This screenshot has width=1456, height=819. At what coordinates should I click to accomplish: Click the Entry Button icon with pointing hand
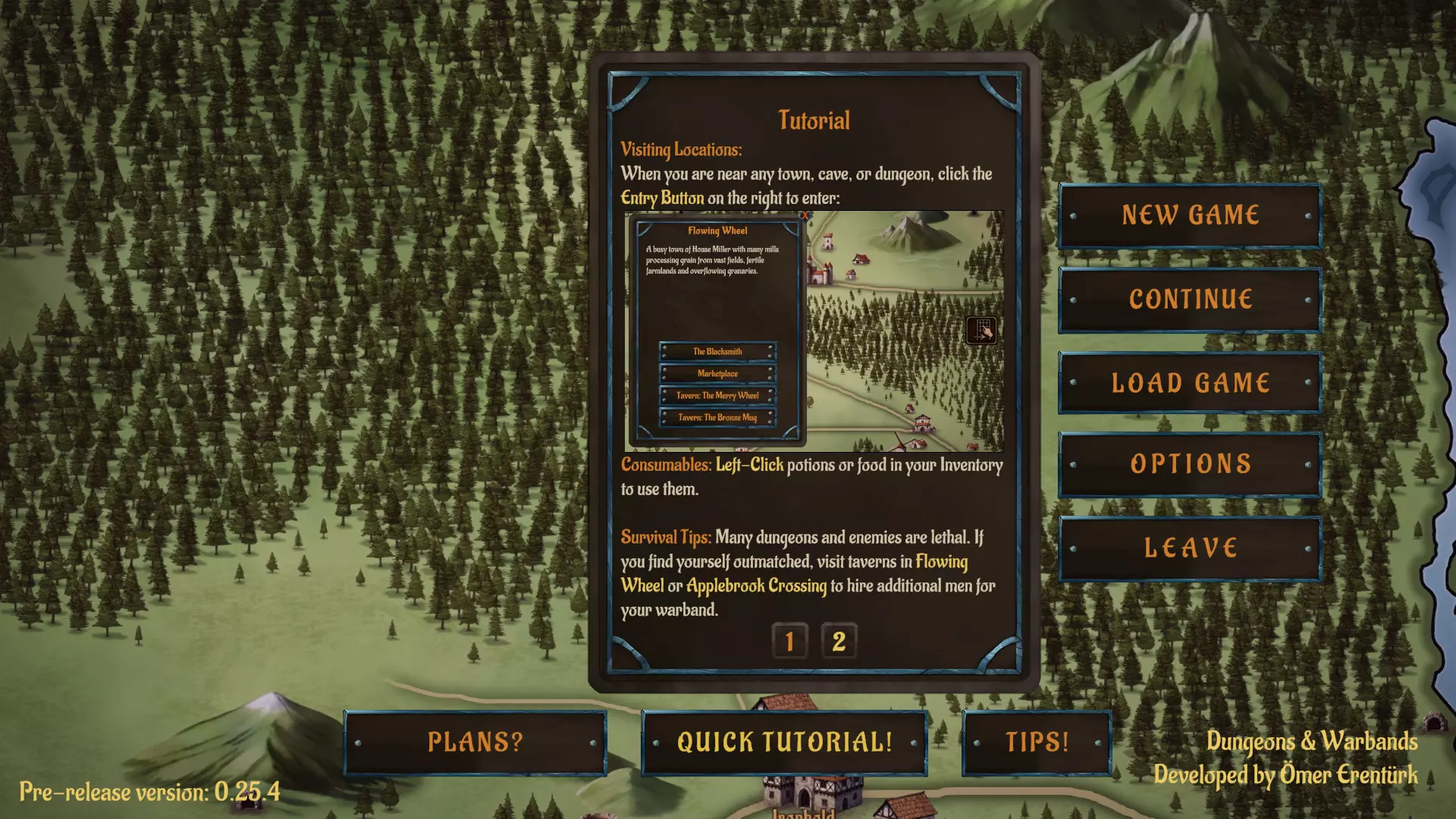pos(982,330)
